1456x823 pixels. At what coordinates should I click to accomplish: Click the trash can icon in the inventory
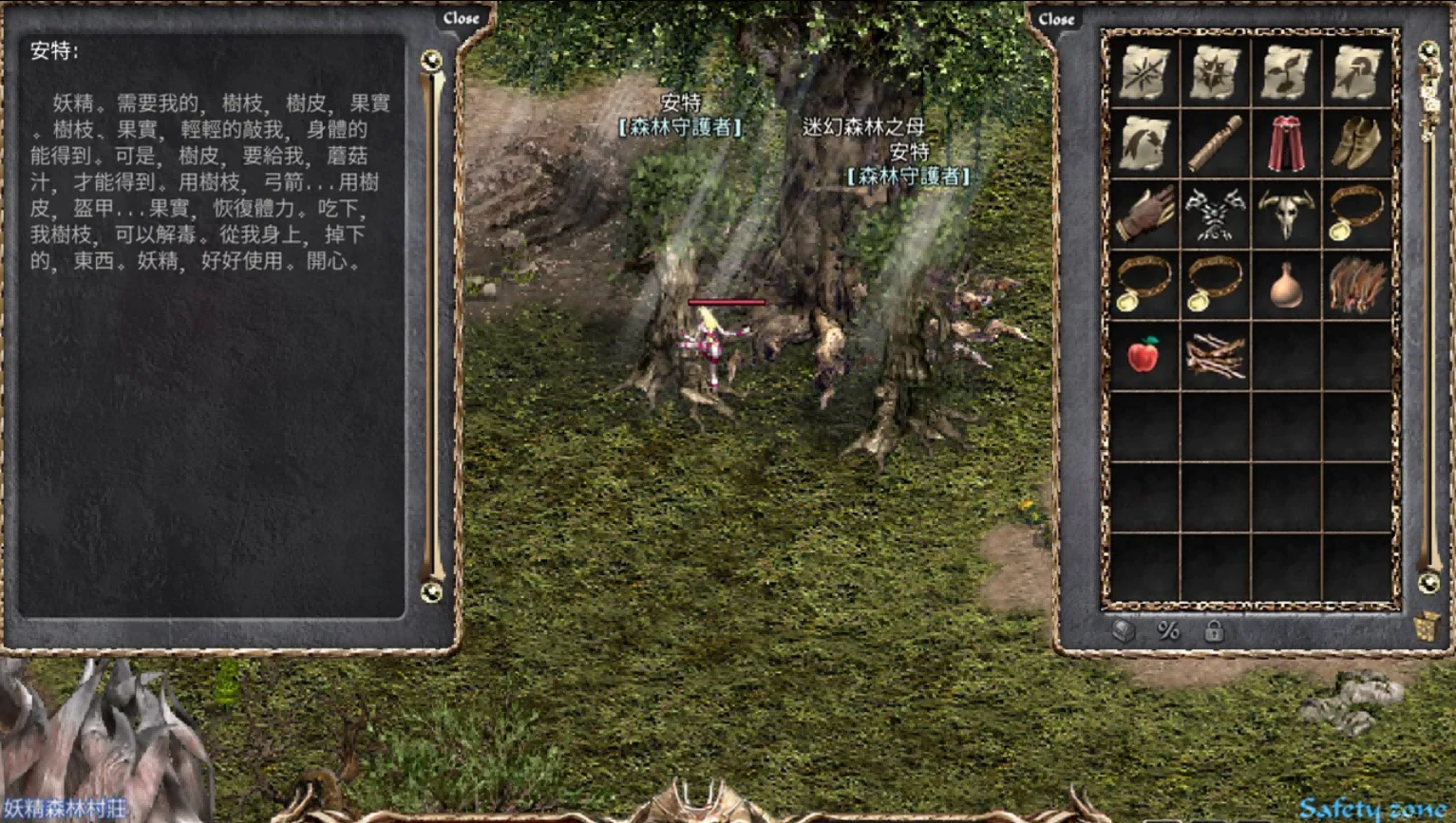point(1427,627)
